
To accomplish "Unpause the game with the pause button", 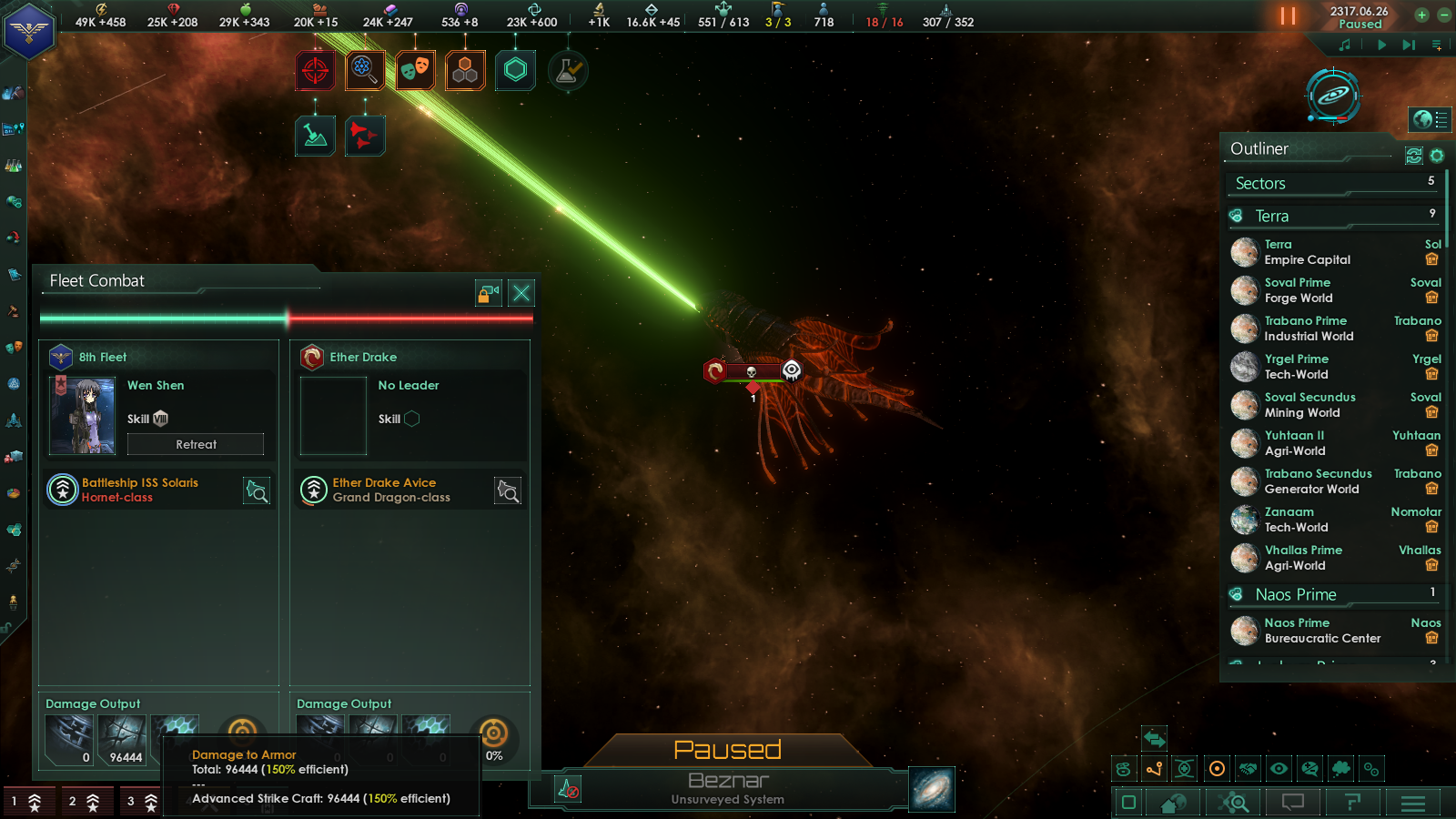I will click(1288, 15).
